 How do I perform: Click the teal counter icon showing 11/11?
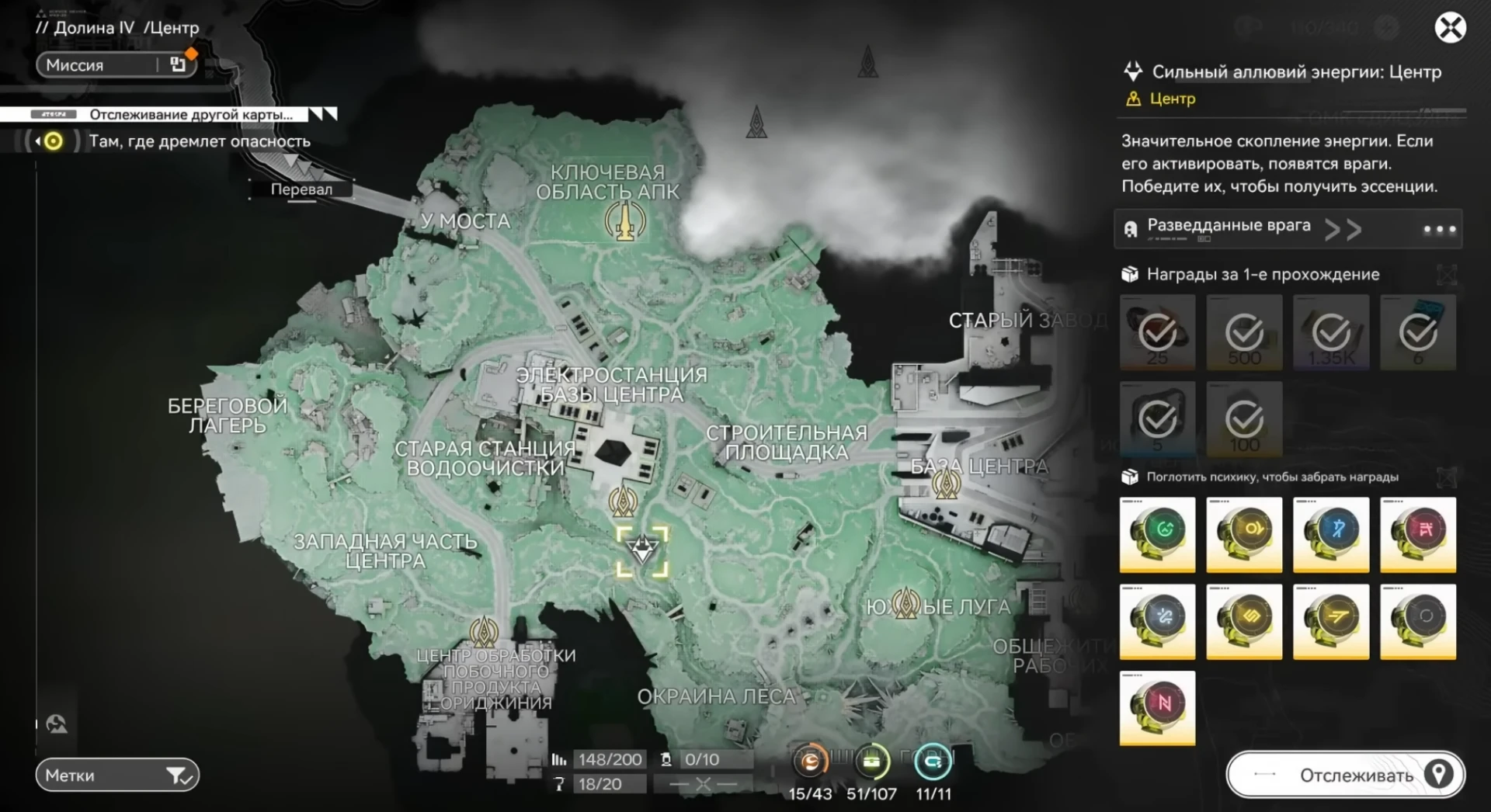[x=933, y=762]
